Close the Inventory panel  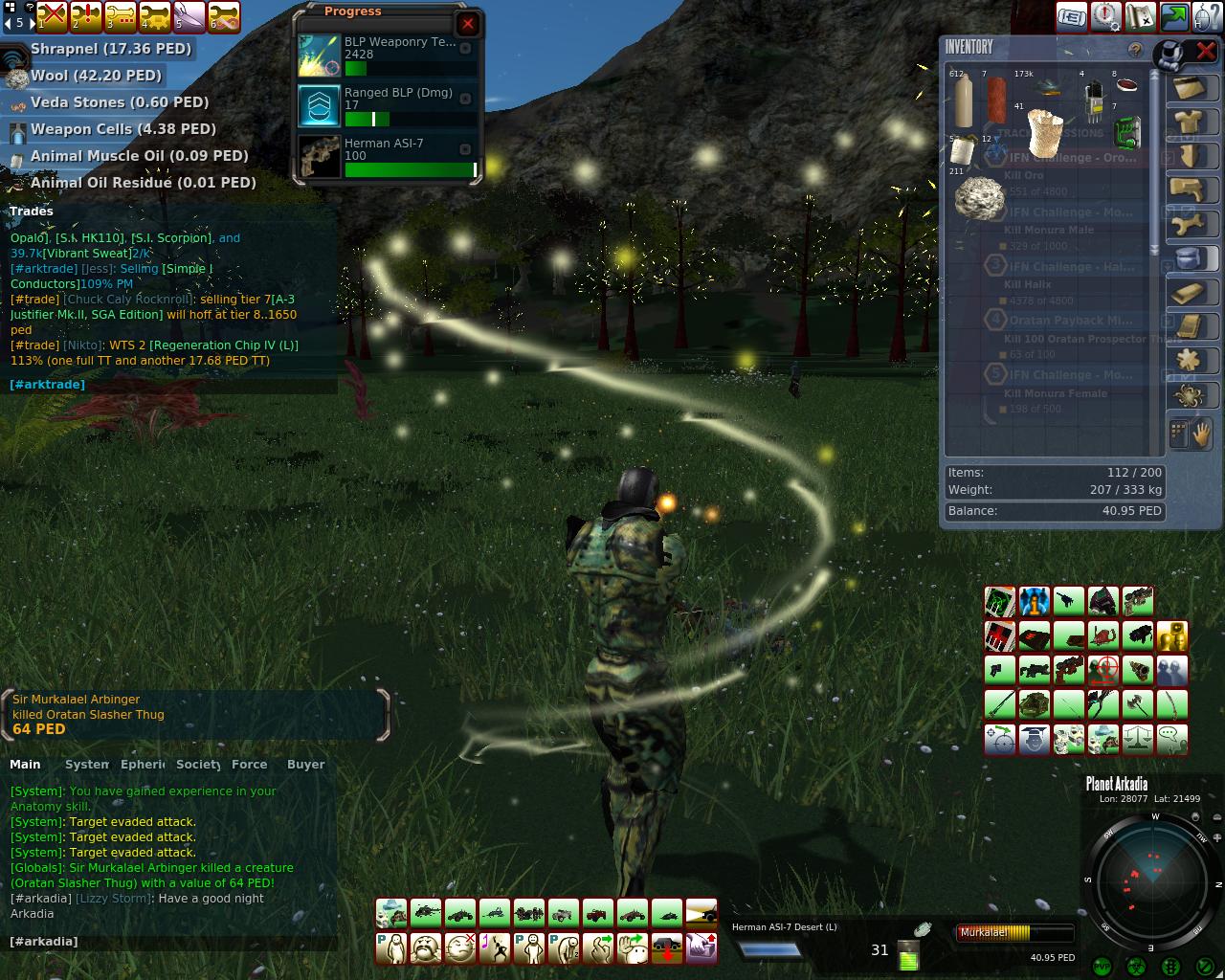pos(1206,51)
